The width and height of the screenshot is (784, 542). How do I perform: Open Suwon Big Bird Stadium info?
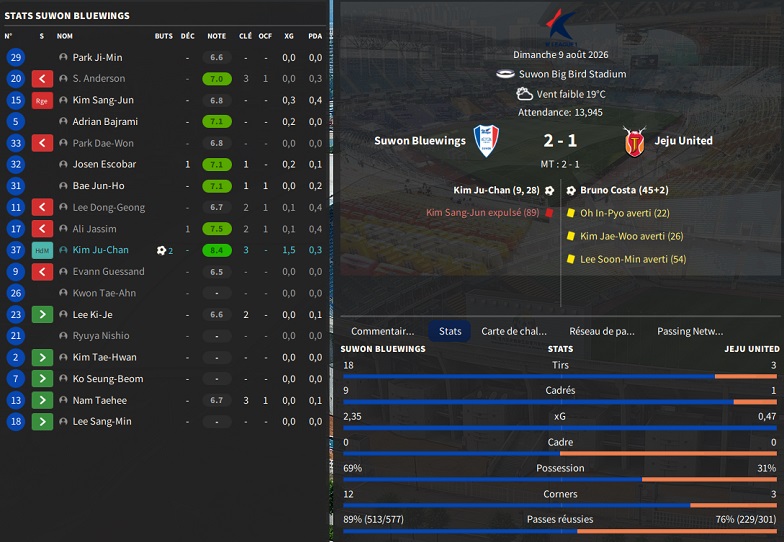tap(572, 74)
